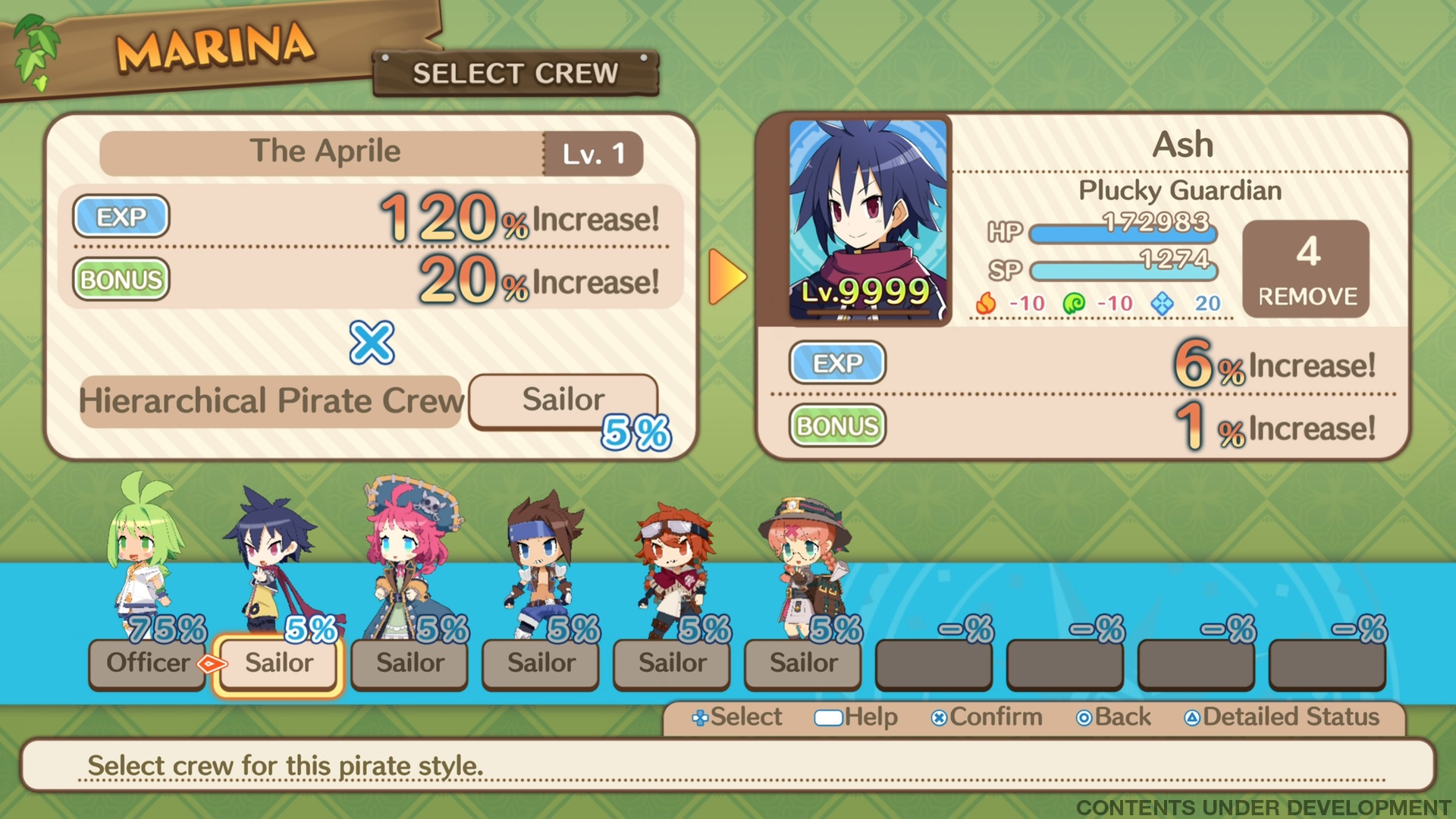Click the Sailor role box in the ship panel
Screen dimensions: 1456x819
click(563, 400)
